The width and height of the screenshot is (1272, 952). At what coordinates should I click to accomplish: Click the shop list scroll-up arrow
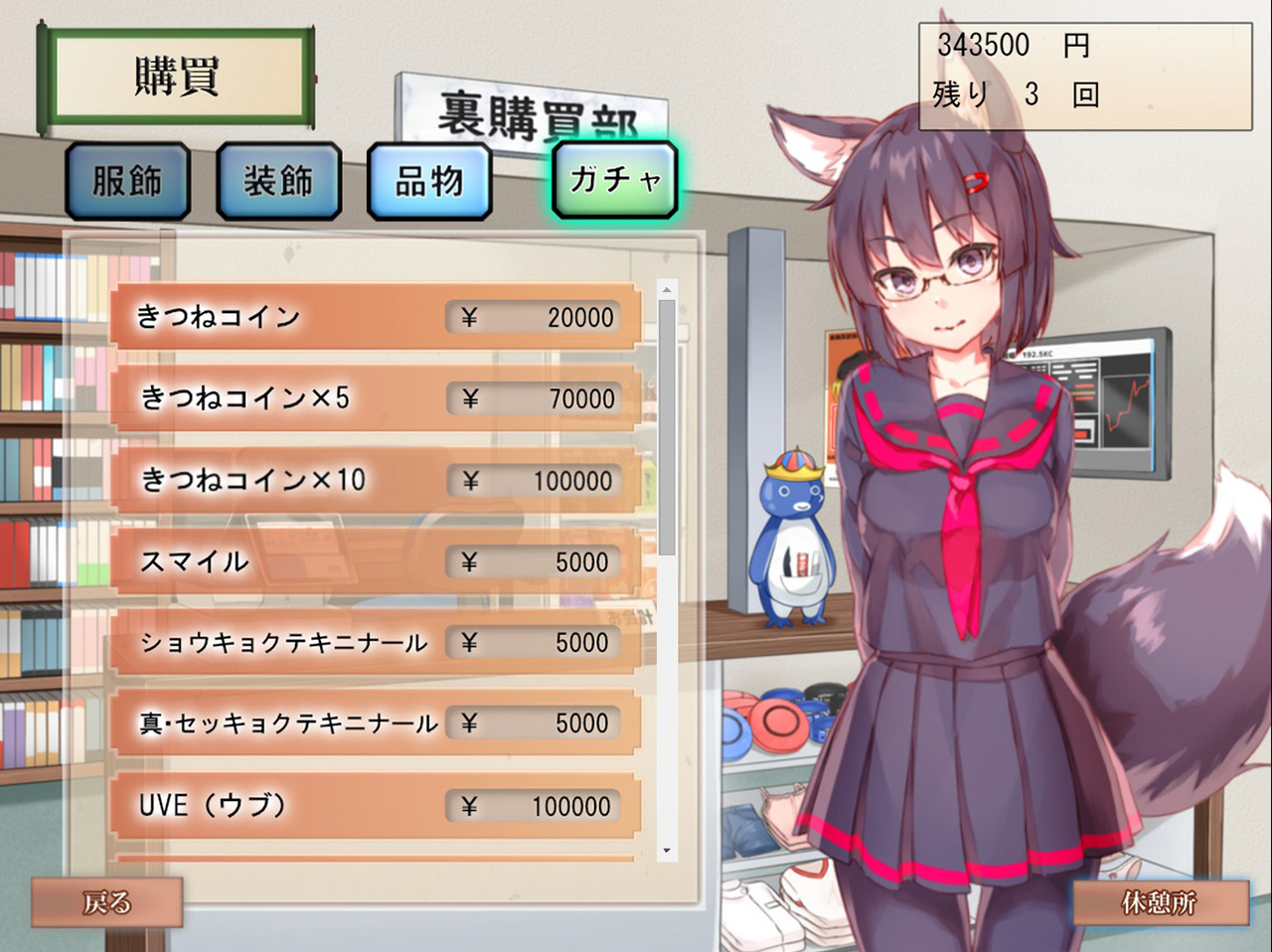(x=667, y=290)
